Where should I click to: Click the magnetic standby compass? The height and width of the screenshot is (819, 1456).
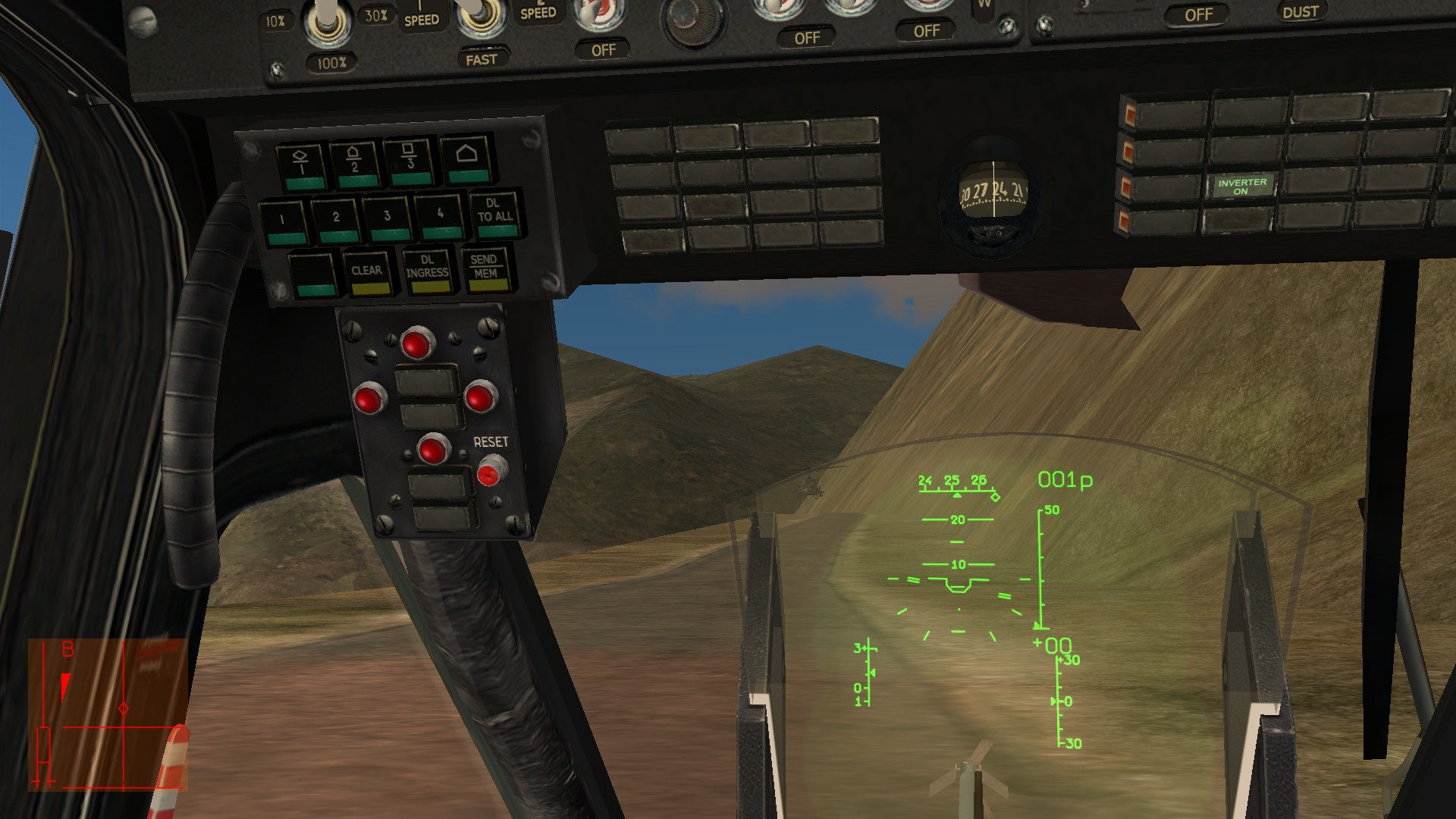(992, 193)
